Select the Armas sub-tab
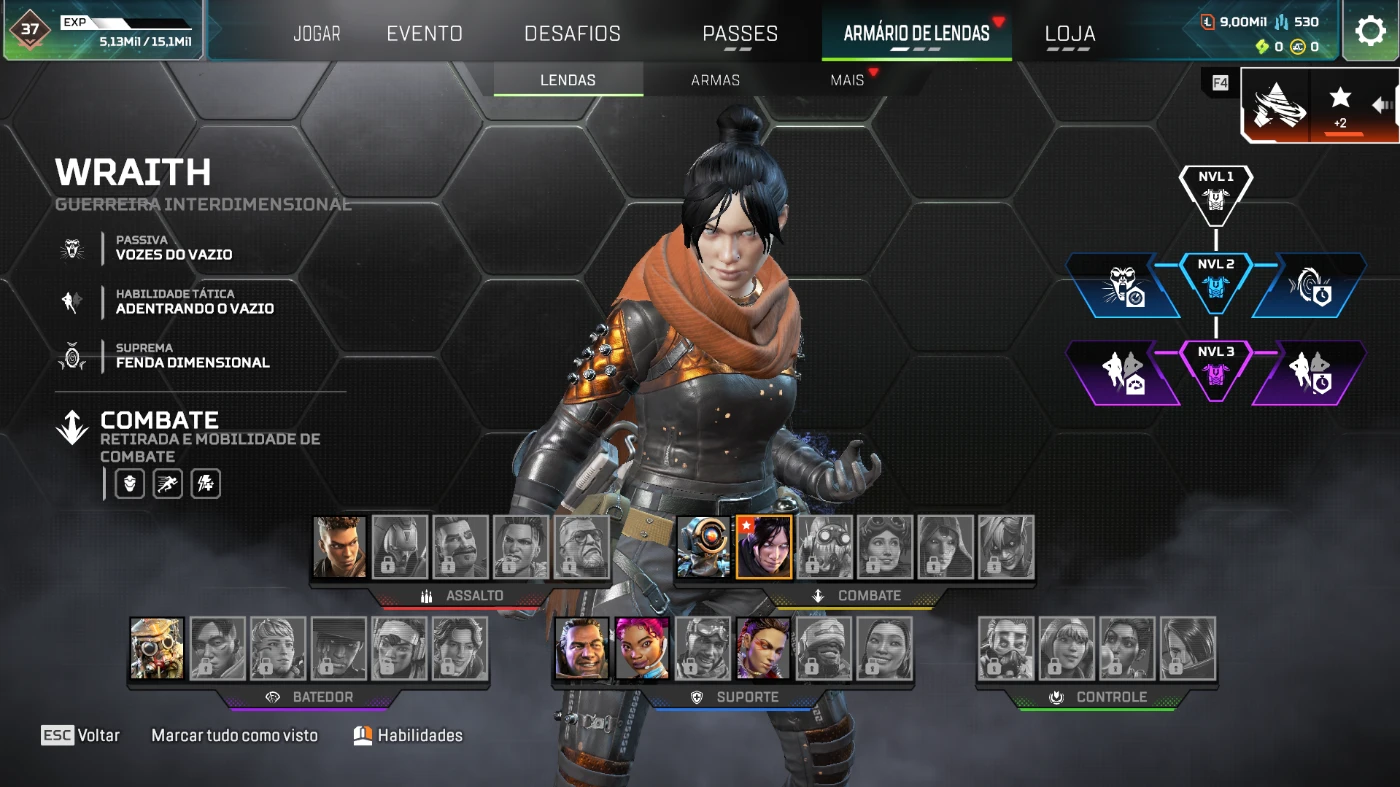 click(x=715, y=80)
